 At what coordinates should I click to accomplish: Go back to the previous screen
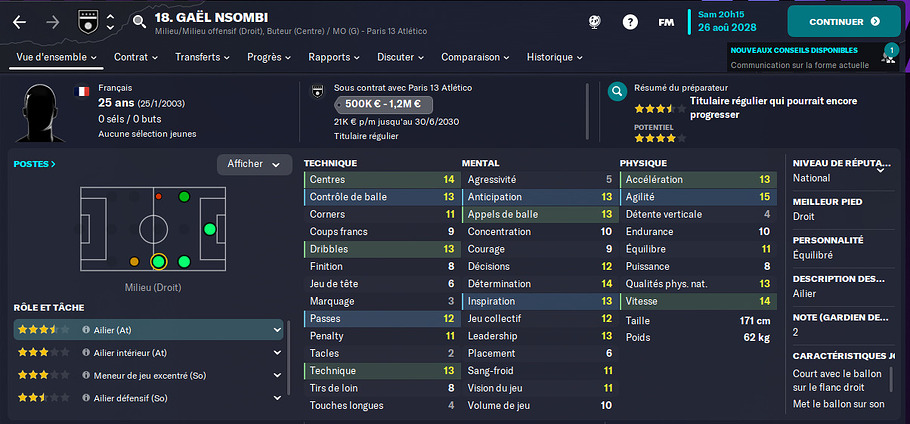pyautogui.click(x=21, y=21)
